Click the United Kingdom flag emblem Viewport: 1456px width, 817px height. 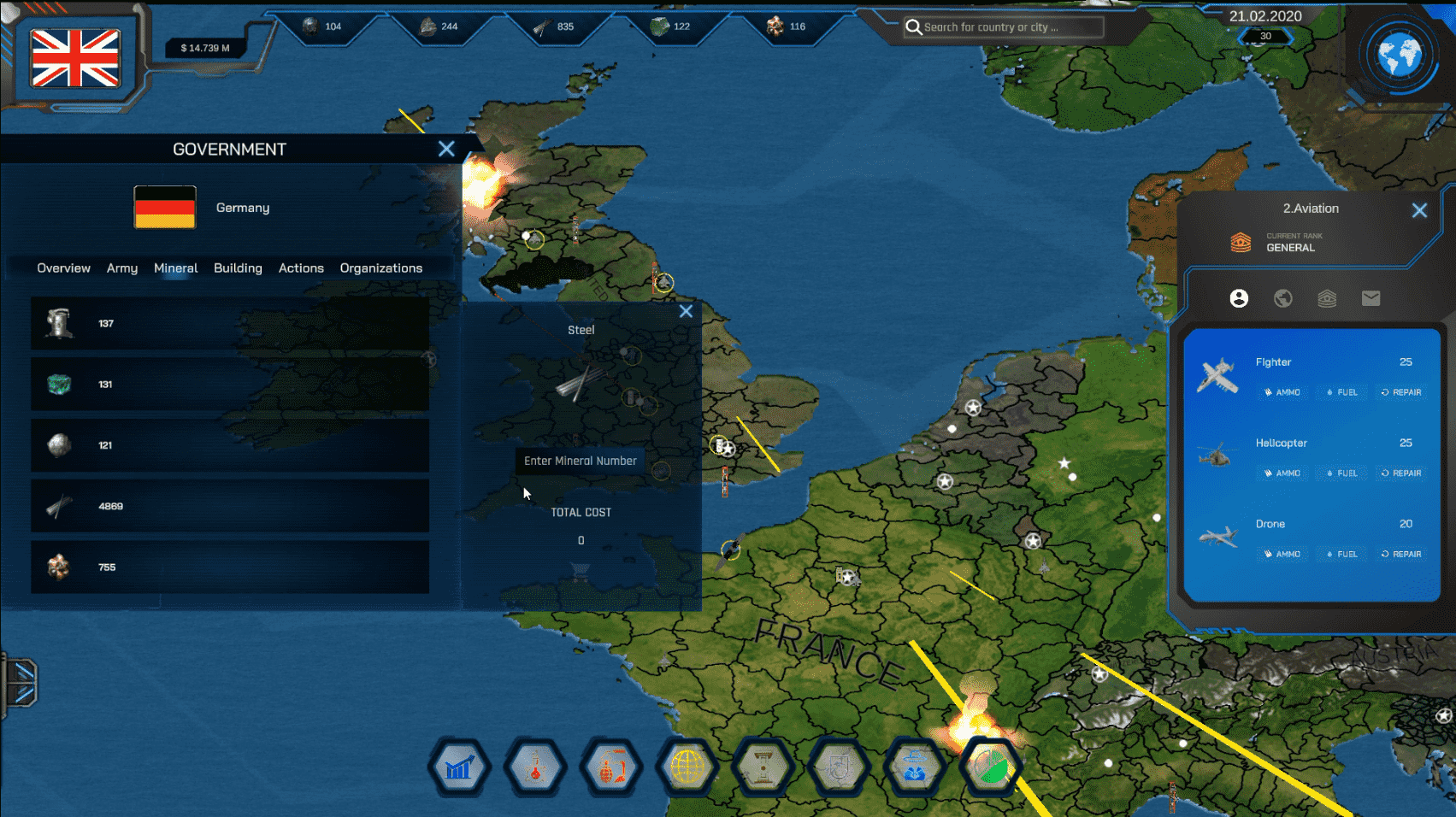pos(75,58)
